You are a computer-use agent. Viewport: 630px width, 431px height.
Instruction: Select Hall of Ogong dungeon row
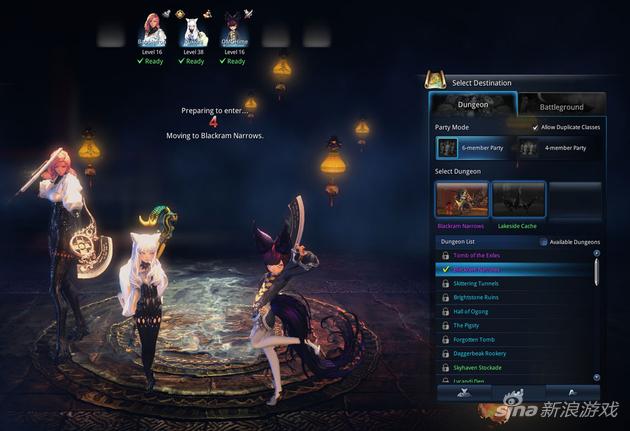tap(471, 311)
